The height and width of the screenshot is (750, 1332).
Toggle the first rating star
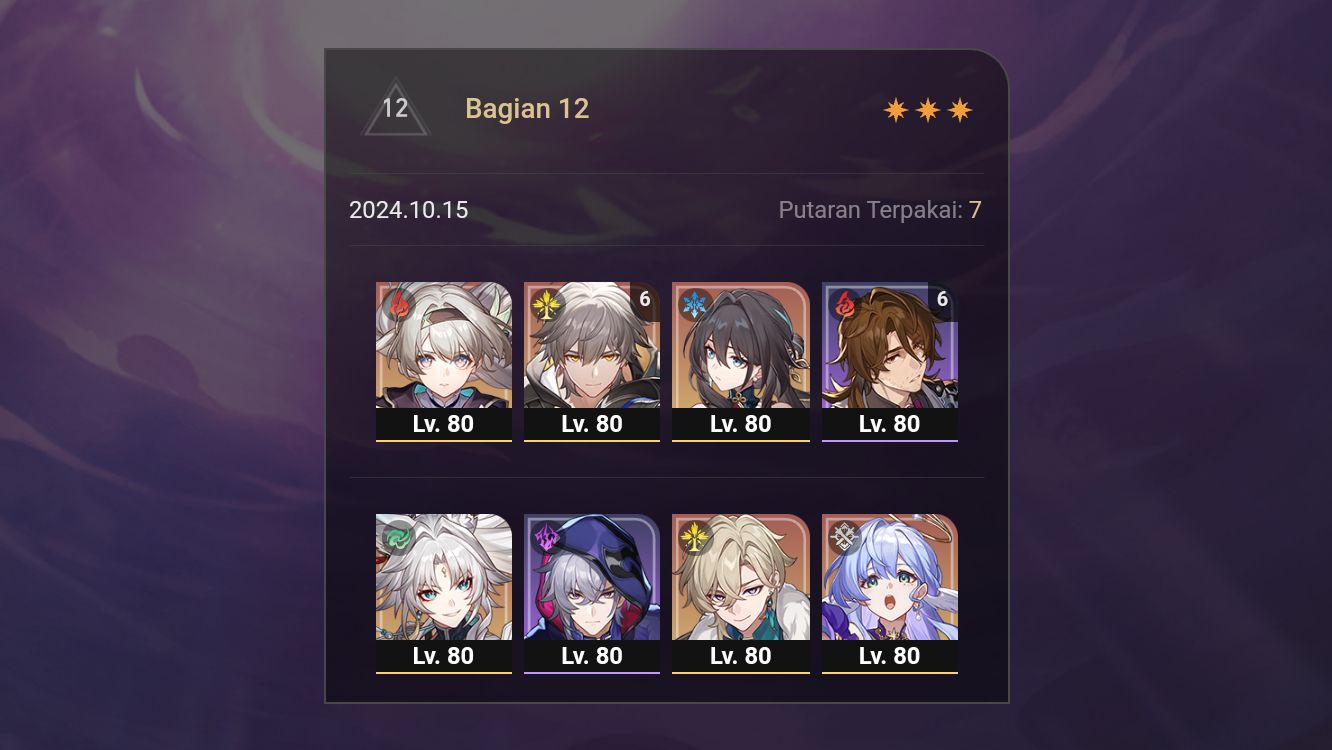coord(893,108)
